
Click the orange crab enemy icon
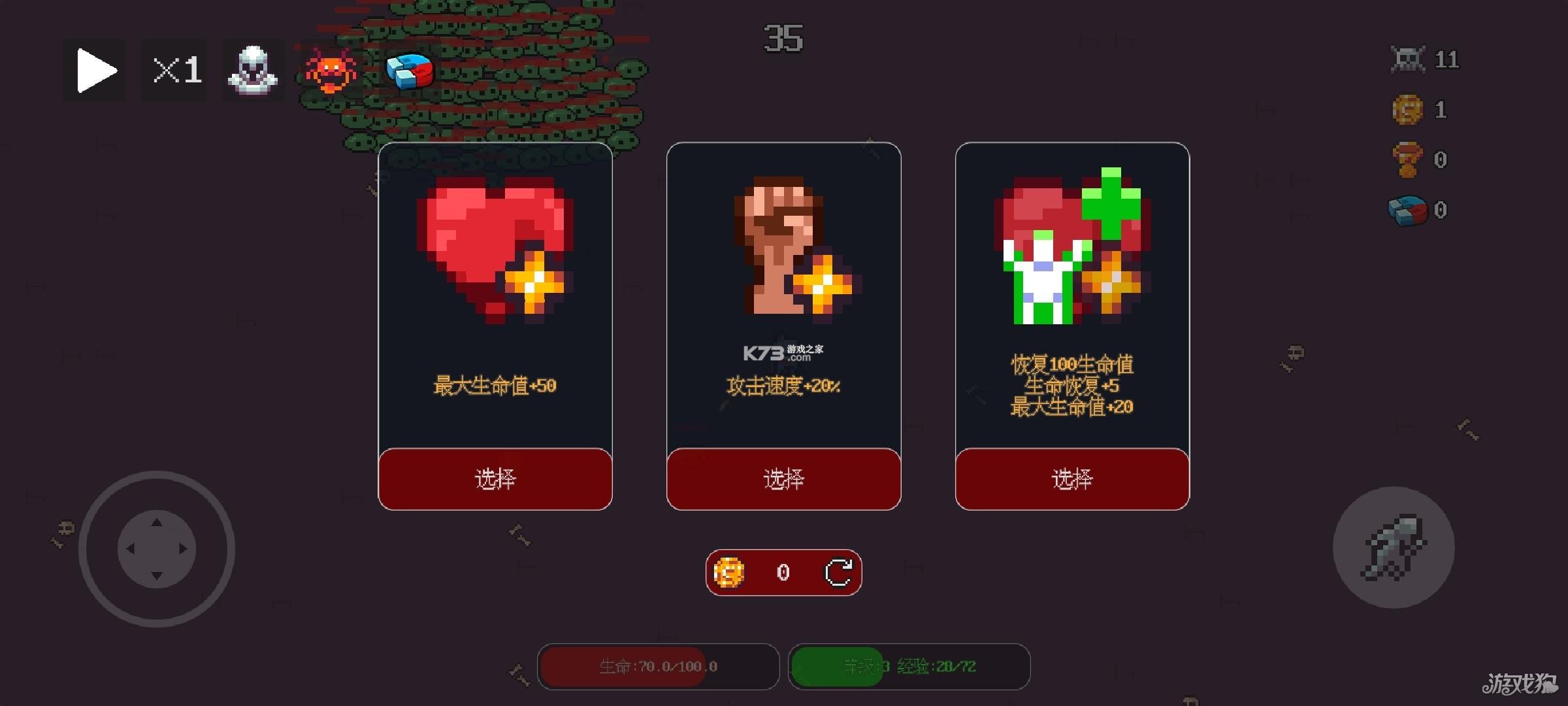click(331, 72)
